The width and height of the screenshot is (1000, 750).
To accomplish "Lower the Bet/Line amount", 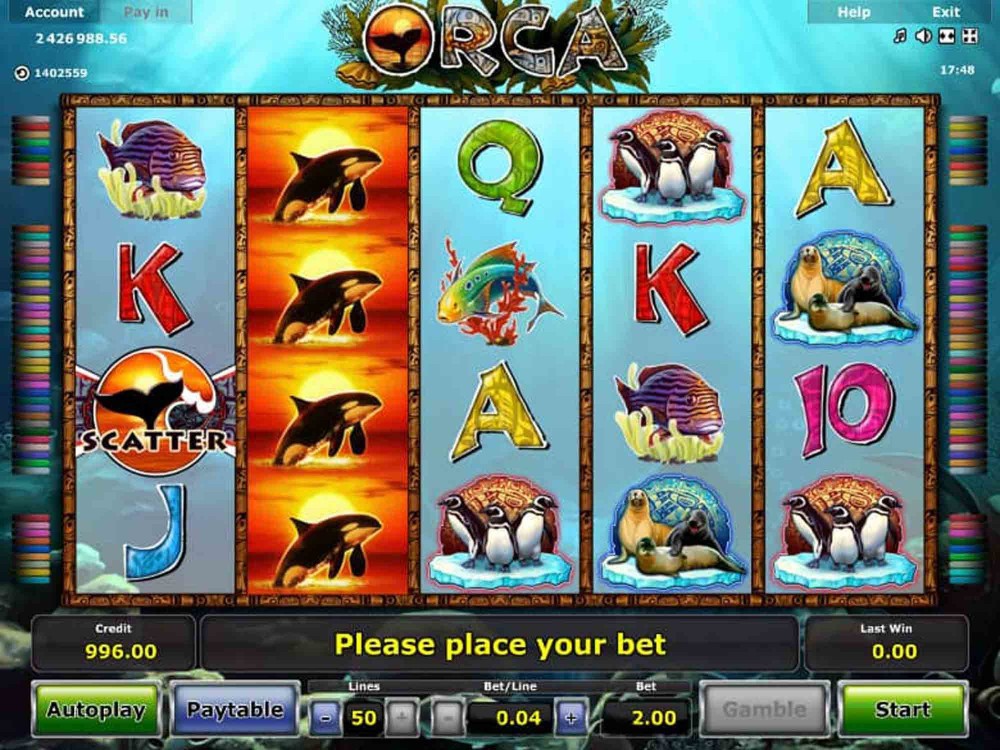I will pyautogui.click(x=448, y=717).
